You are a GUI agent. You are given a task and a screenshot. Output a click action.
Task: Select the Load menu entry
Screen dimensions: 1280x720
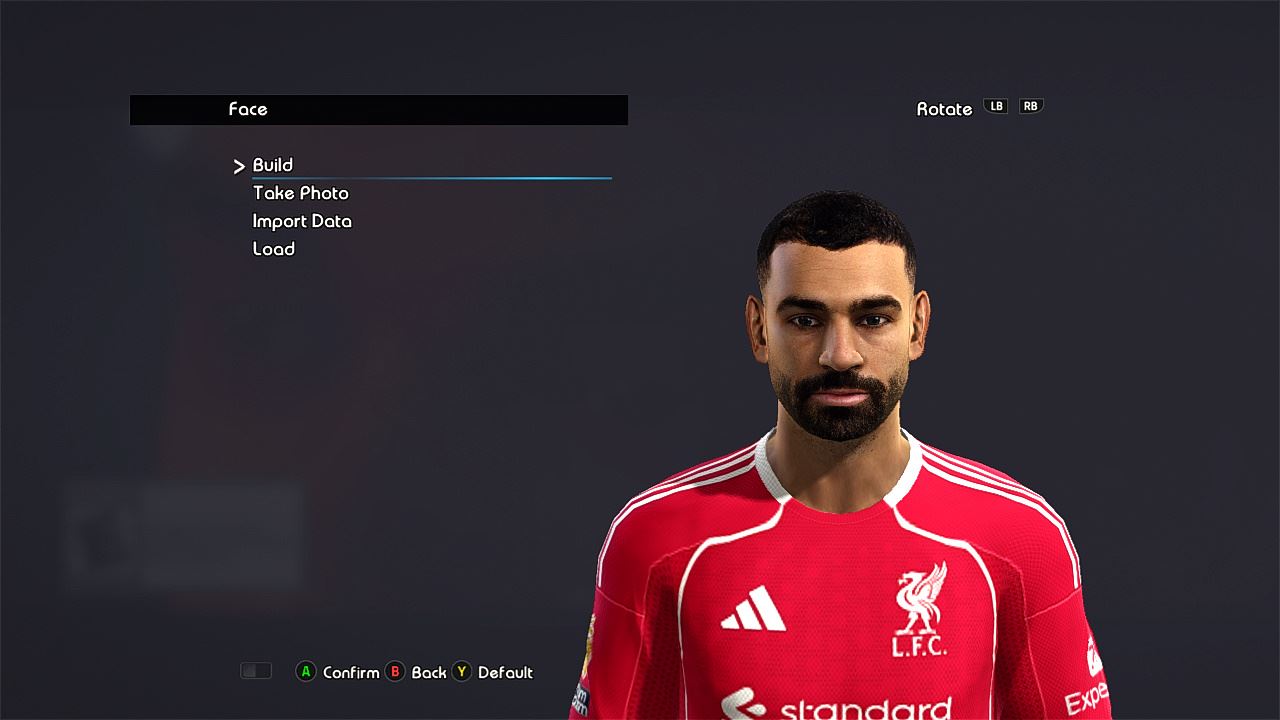pyautogui.click(x=273, y=249)
